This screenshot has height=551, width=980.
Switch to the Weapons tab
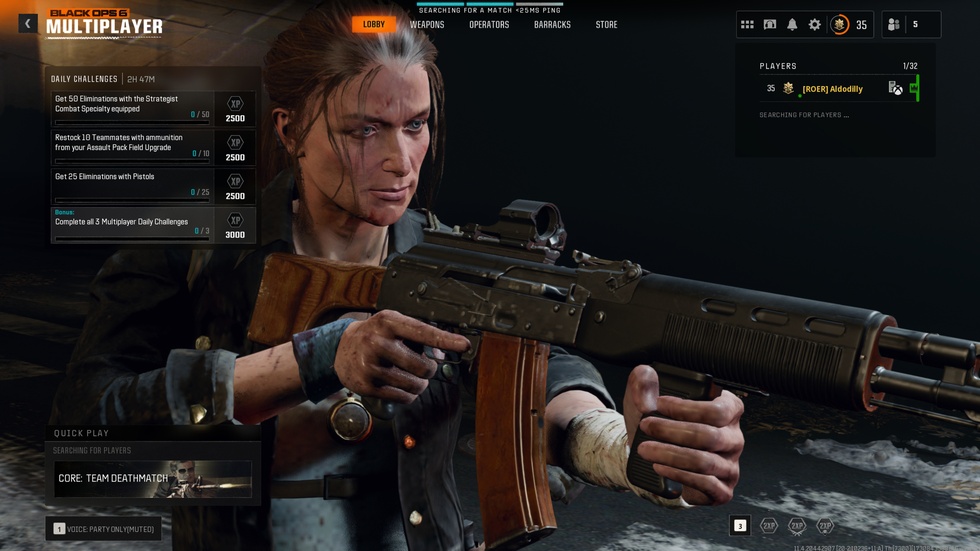(x=427, y=24)
